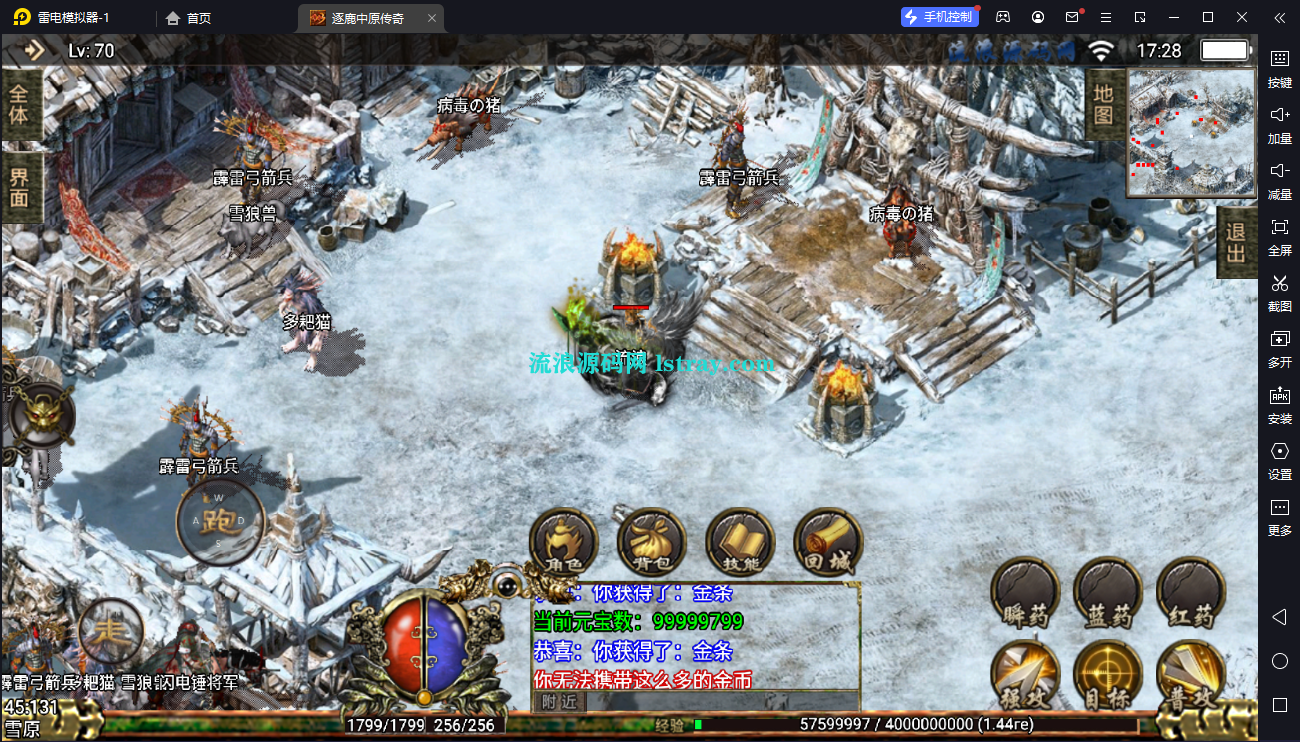Open the 角色 character panel
Screen dimensions: 1300x742
pyautogui.click(x=563, y=544)
